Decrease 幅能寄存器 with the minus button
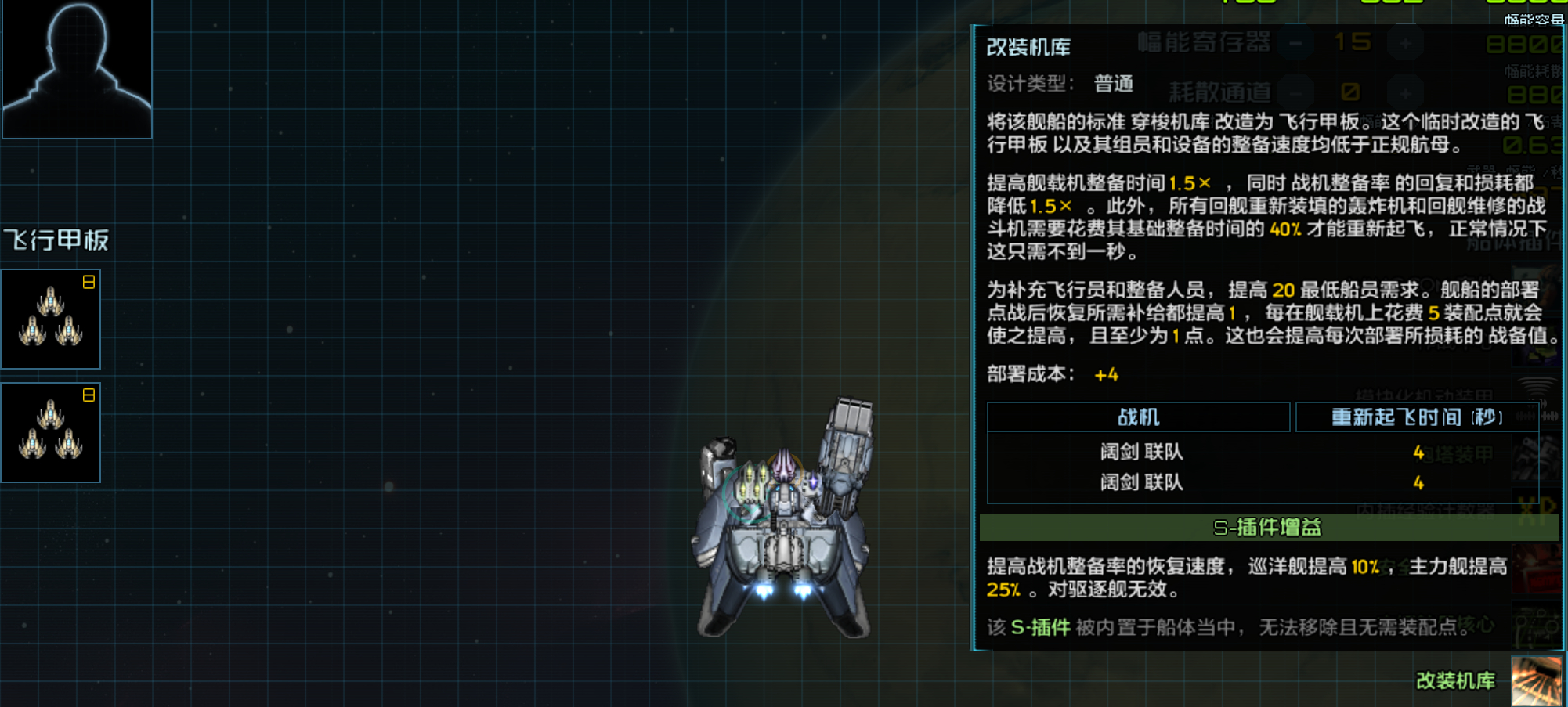The image size is (1568, 707). click(x=1295, y=45)
